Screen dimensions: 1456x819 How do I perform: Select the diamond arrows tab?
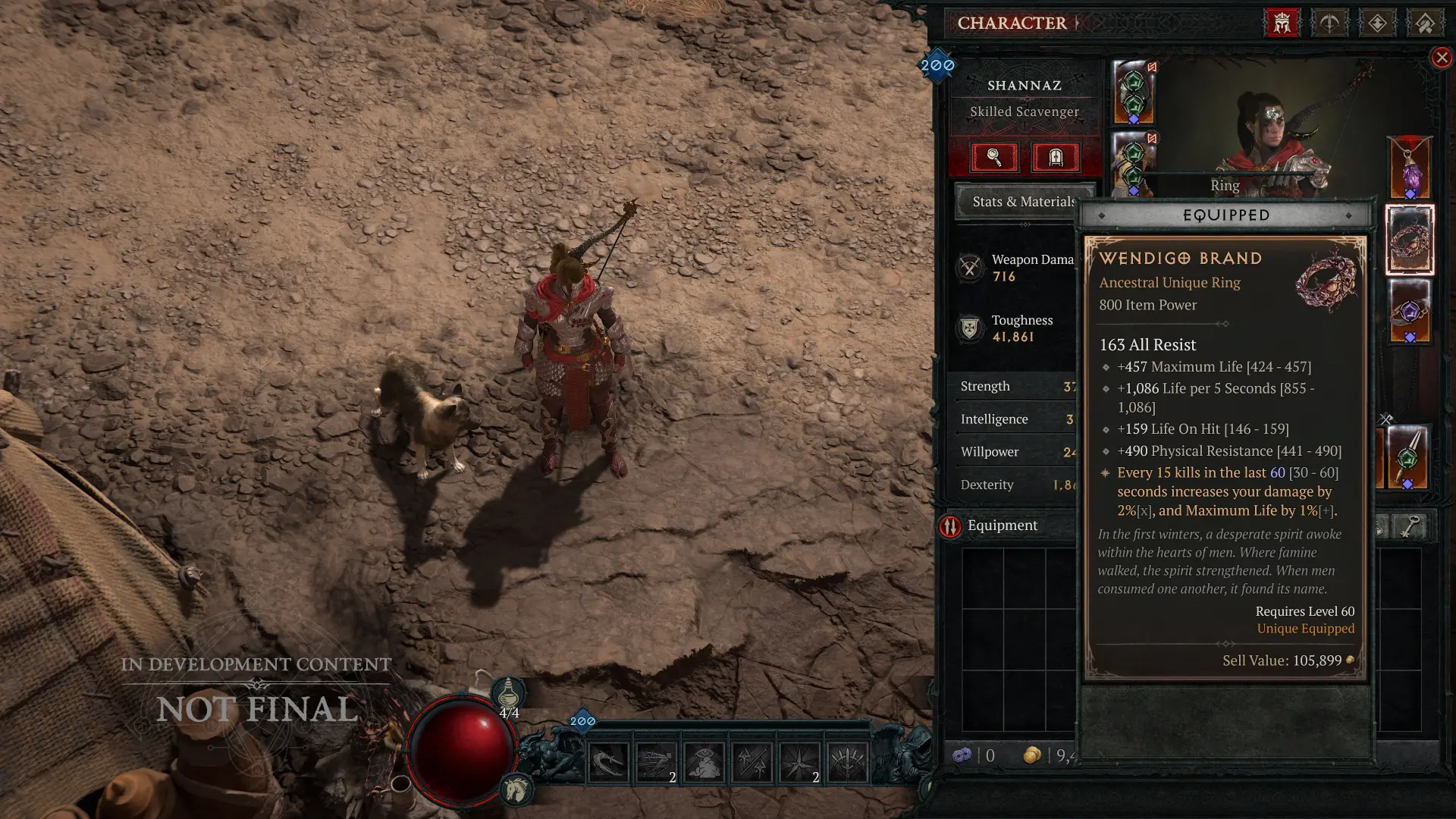click(1377, 23)
